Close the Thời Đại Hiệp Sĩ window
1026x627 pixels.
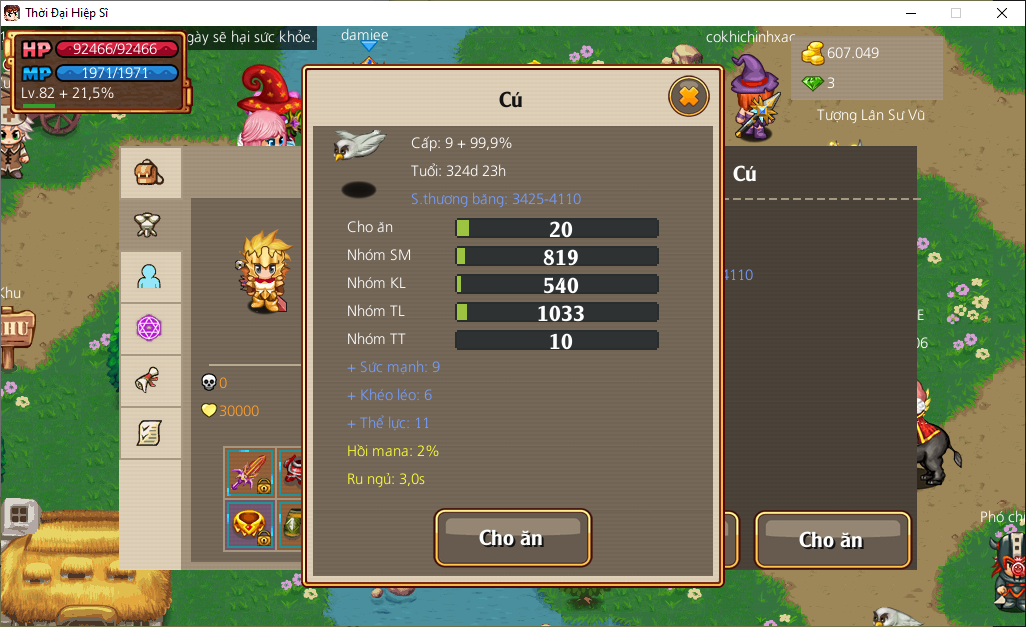(x=1002, y=13)
